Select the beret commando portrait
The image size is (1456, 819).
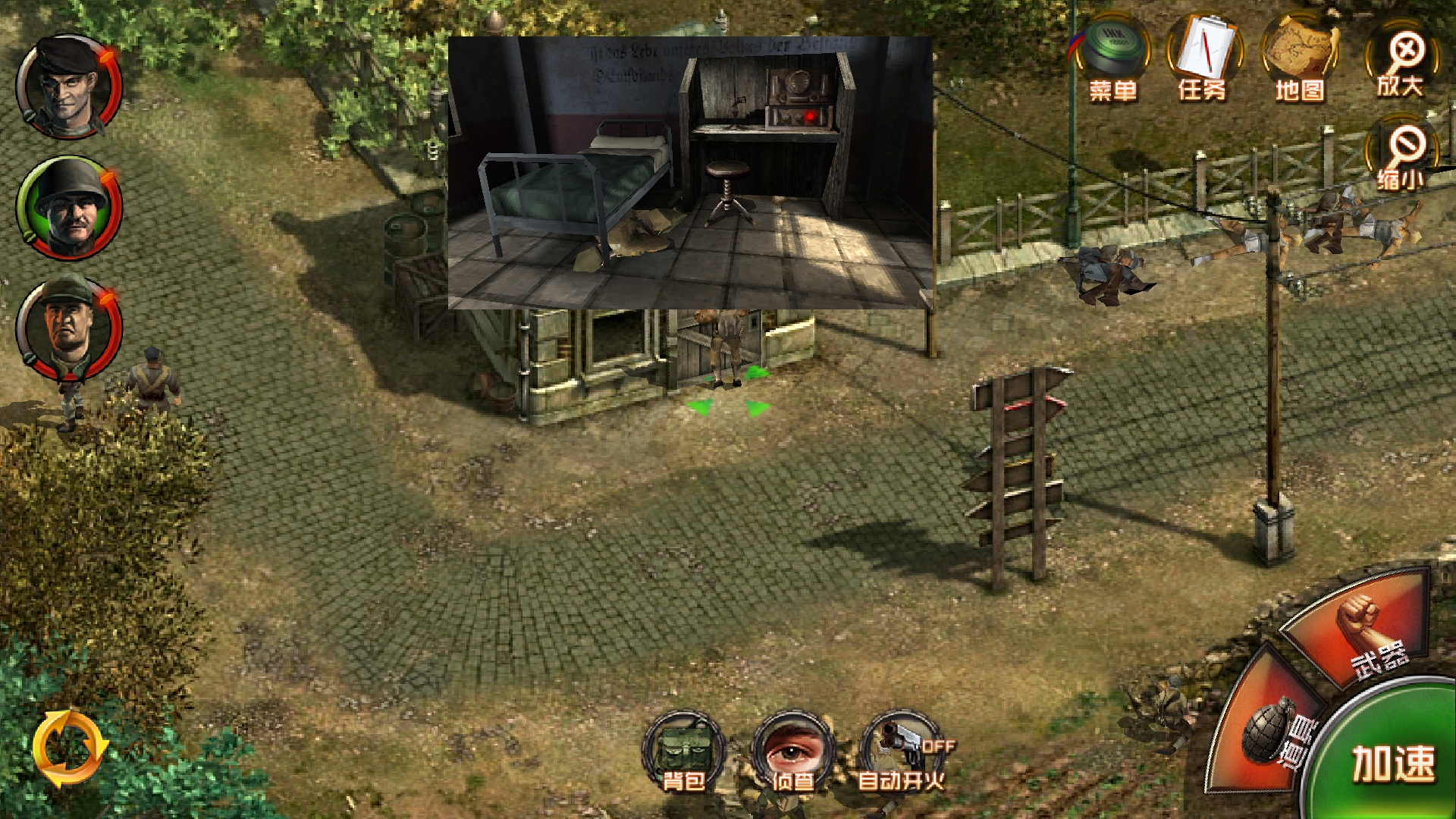tap(69, 86)
